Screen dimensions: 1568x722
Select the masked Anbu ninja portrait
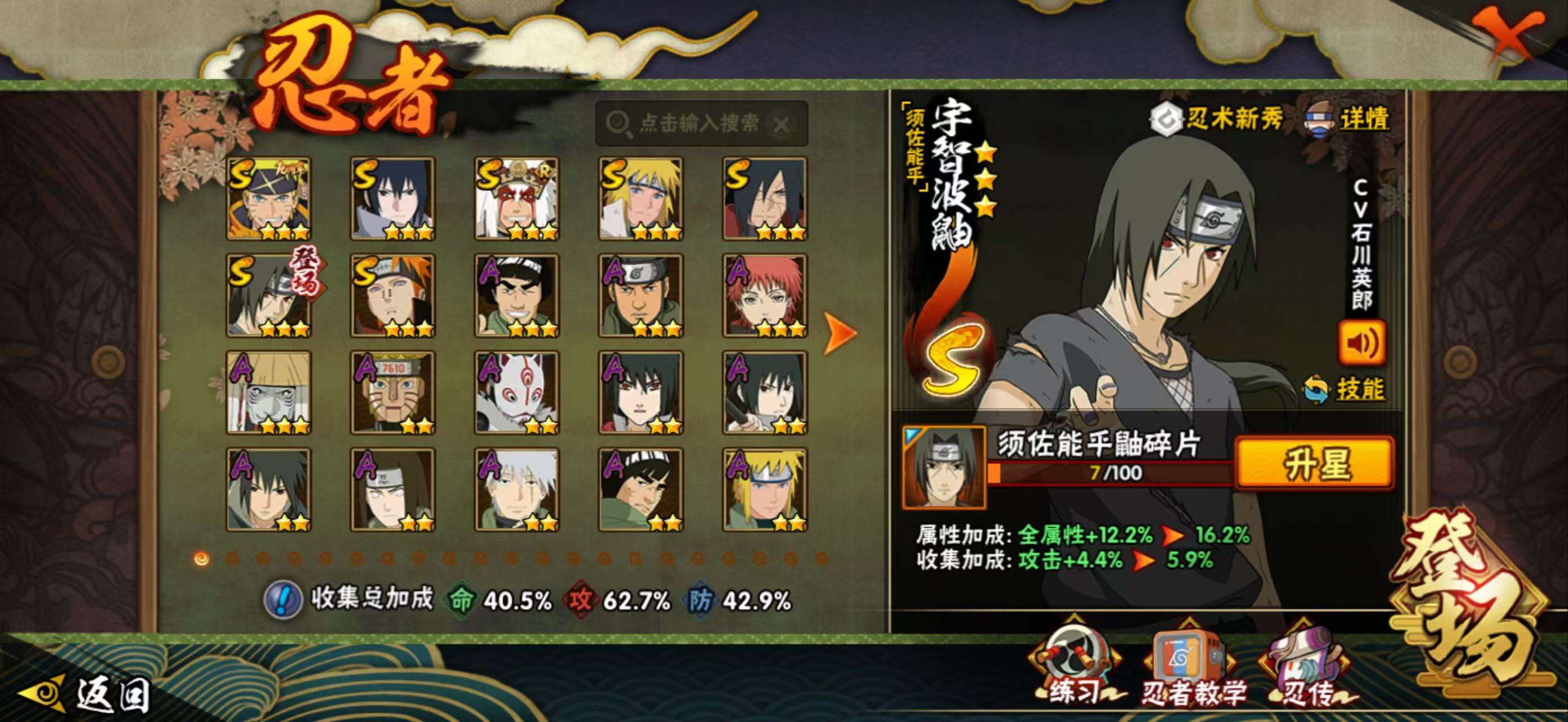(x=516, y=393)
